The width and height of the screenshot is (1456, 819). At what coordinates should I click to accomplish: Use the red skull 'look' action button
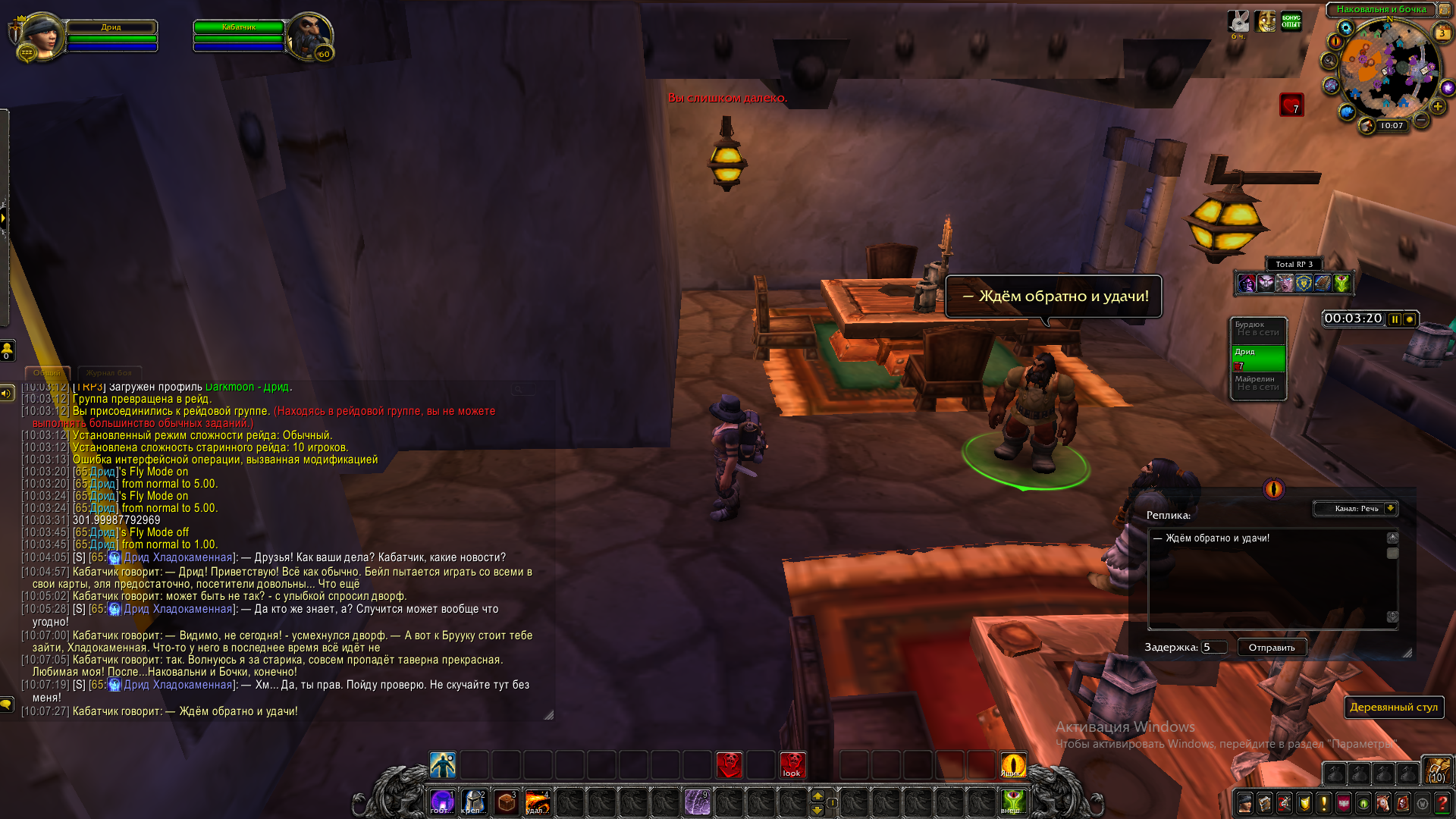(792, 765)
